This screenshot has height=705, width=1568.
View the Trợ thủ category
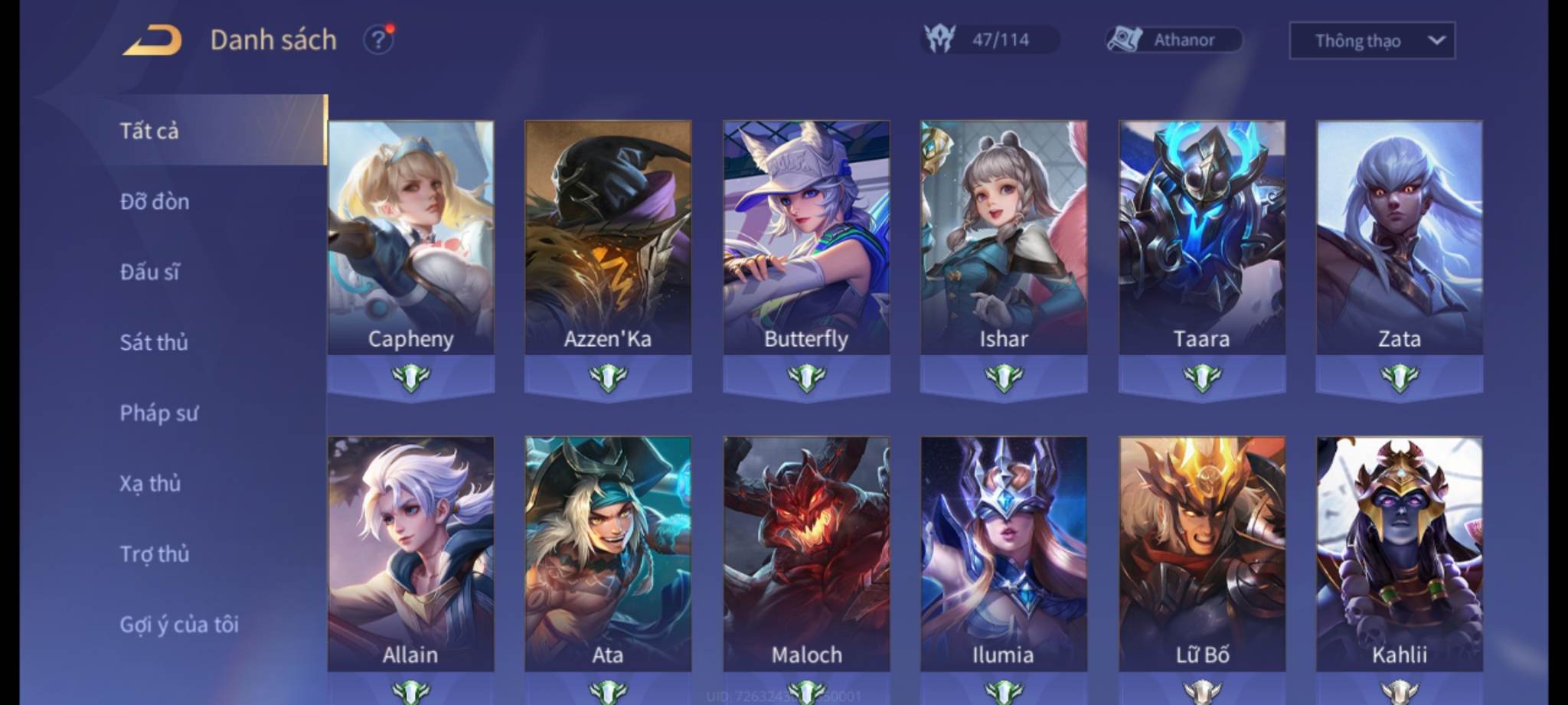(155, 554)
